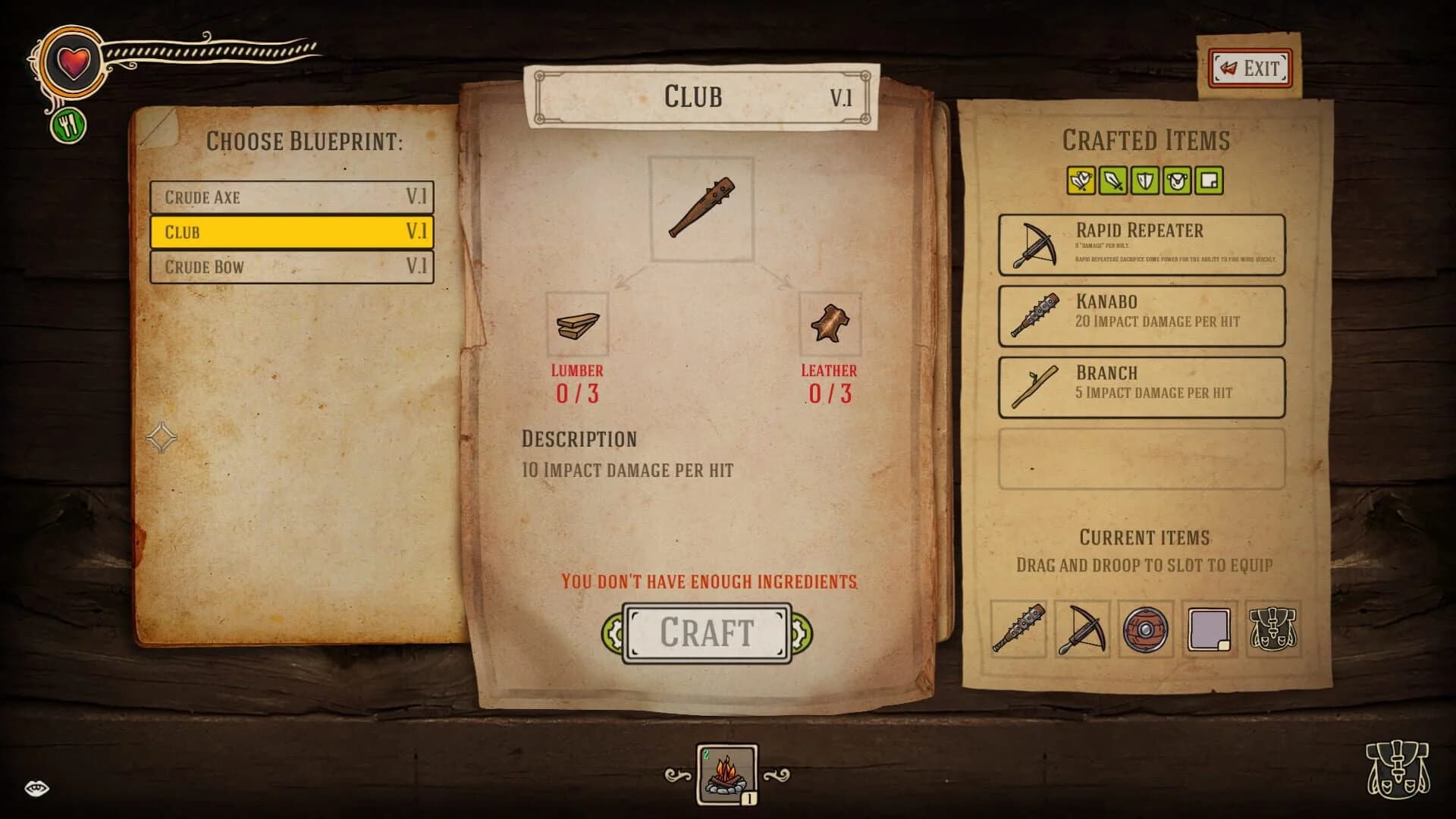Select the Crude Axe blueprint

tap(292, 197)
